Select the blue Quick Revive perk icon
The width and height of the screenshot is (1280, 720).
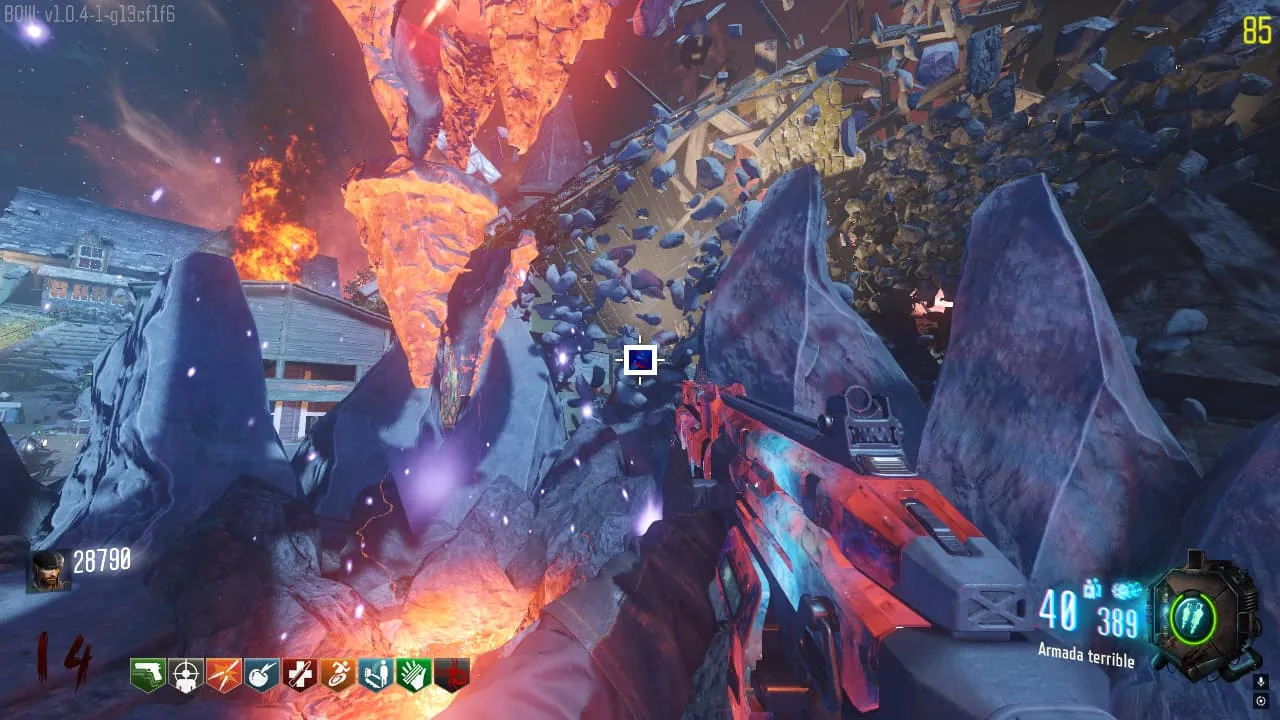(x=376, y=675)
